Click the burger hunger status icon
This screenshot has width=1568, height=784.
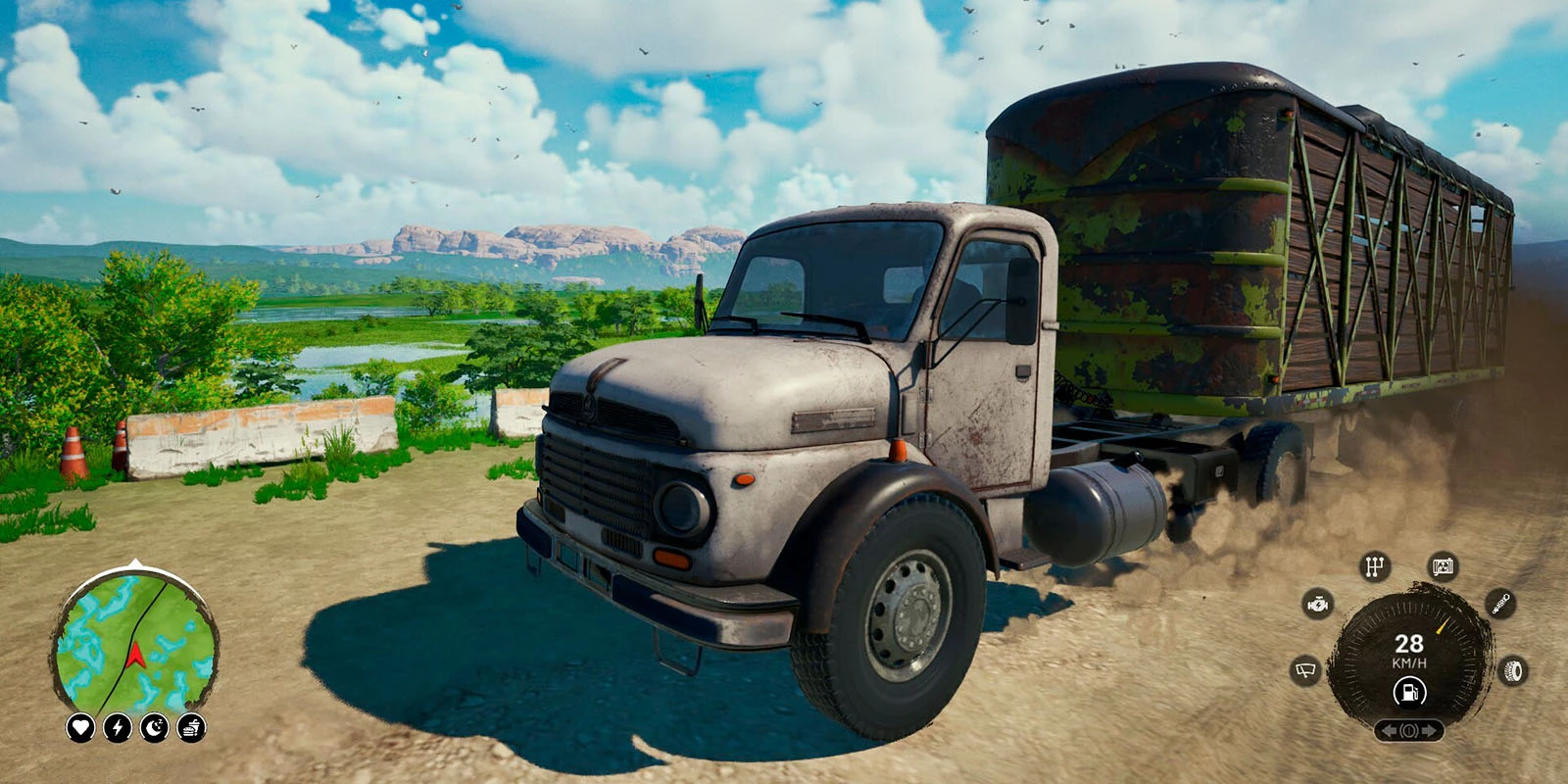click(191, 727)
